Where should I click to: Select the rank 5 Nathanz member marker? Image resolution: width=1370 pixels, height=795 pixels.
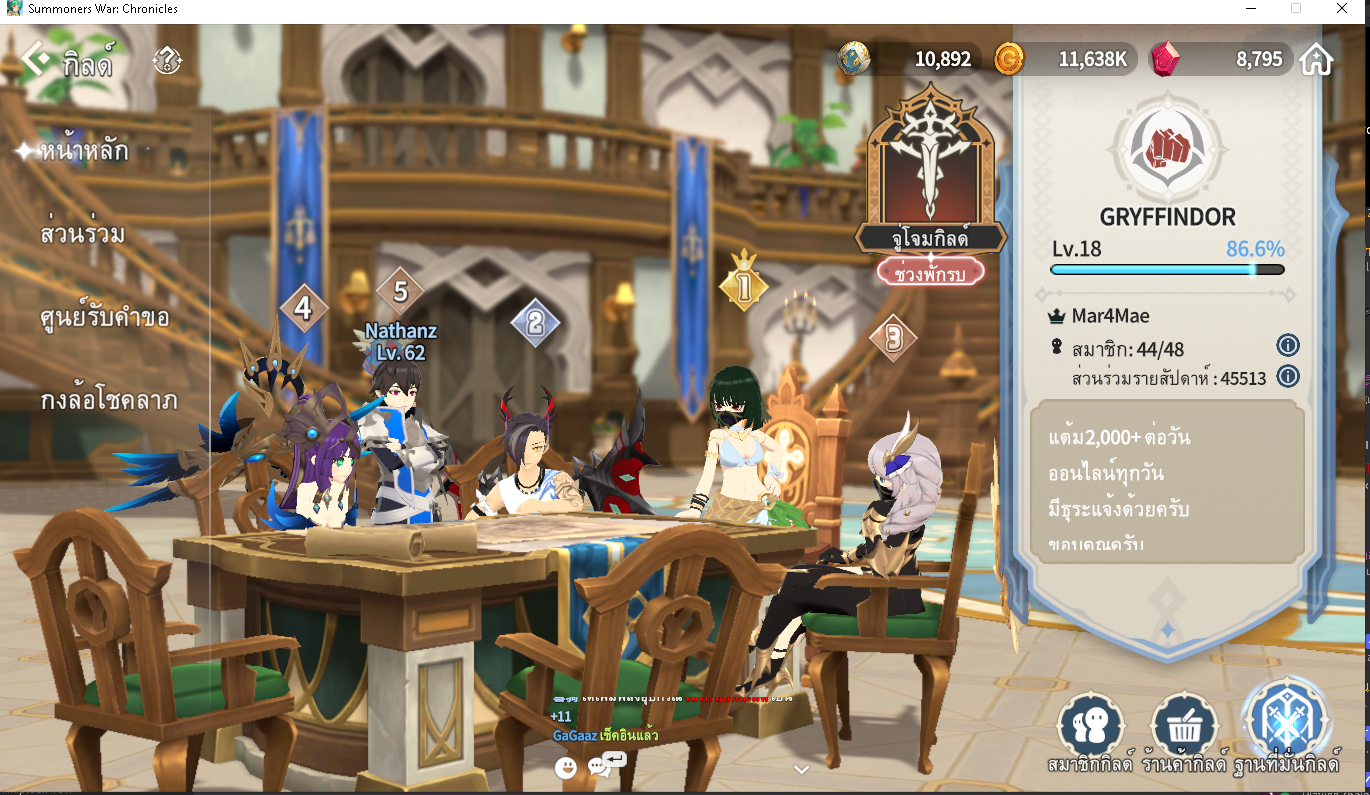click(x=400, y=292)
